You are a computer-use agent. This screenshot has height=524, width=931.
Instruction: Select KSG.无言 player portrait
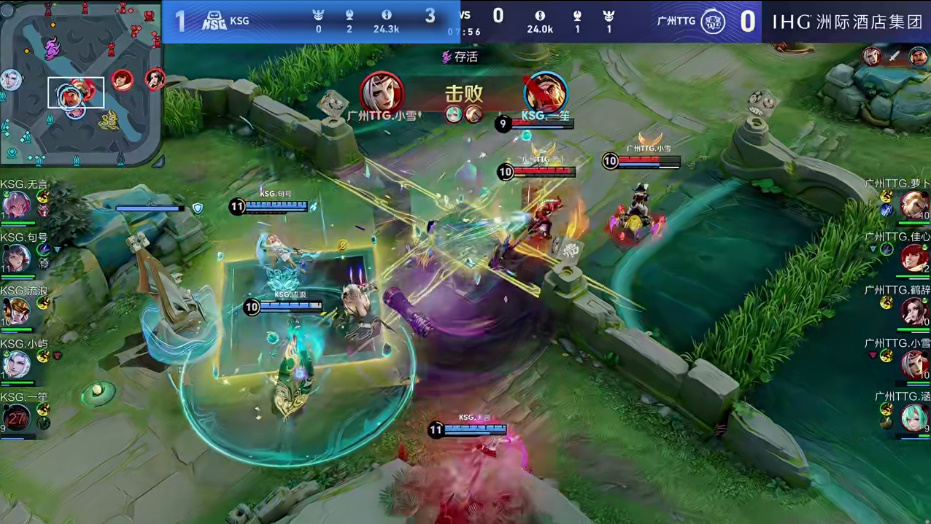click(x=17, y=205)
